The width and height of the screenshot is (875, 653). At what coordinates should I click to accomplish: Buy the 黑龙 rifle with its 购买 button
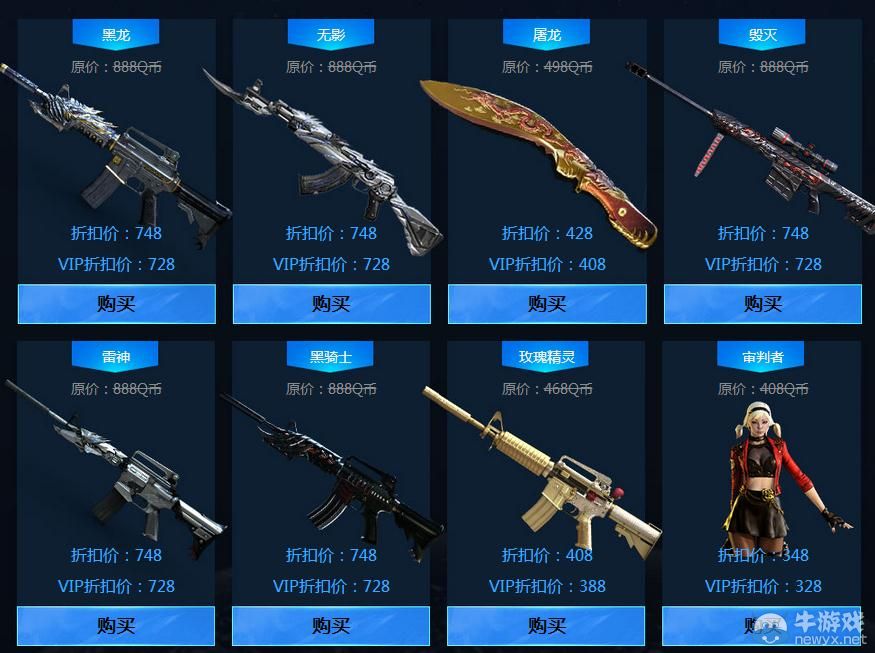116,304
